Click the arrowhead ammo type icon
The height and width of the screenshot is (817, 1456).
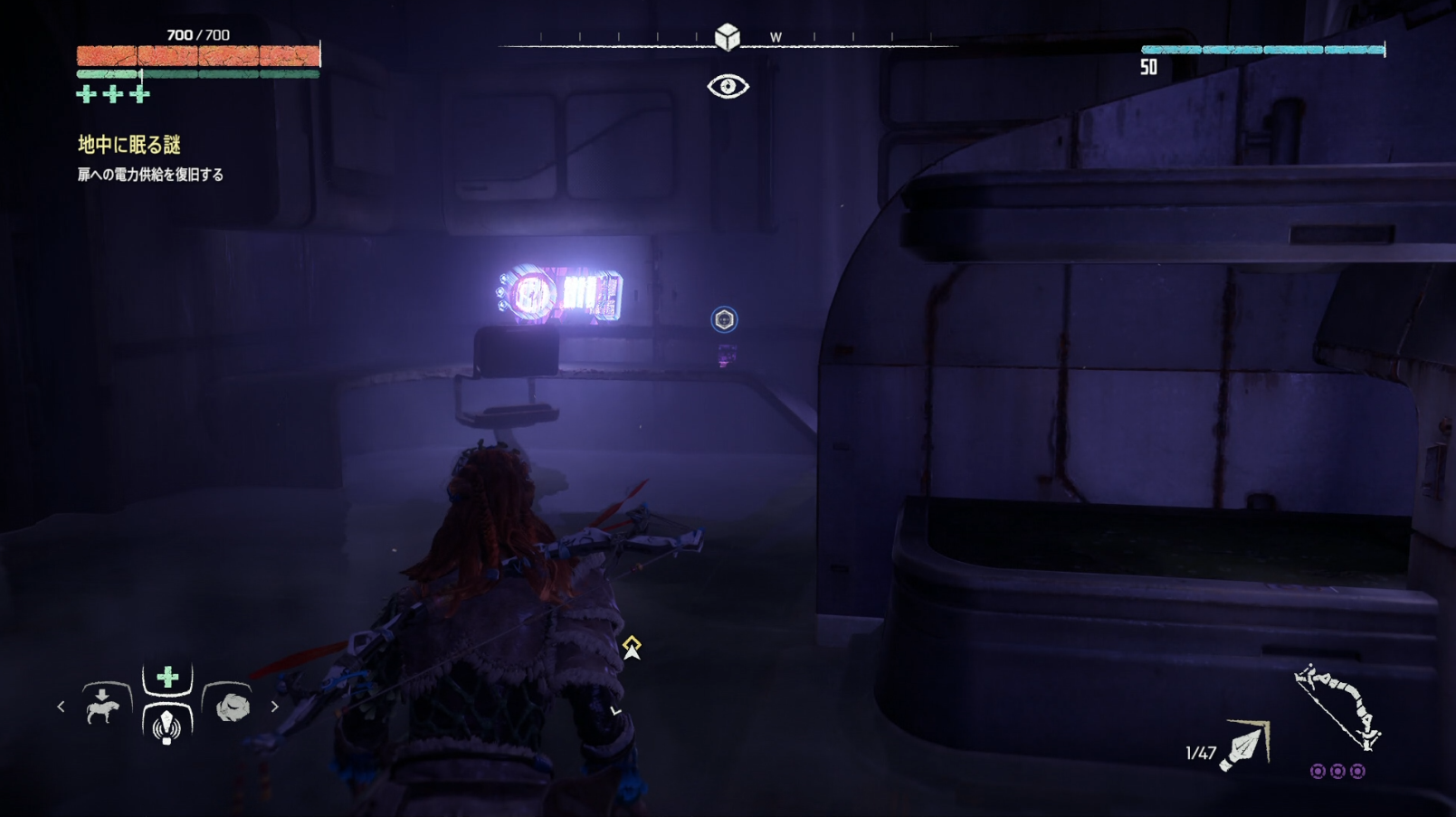pos(1245,746)
